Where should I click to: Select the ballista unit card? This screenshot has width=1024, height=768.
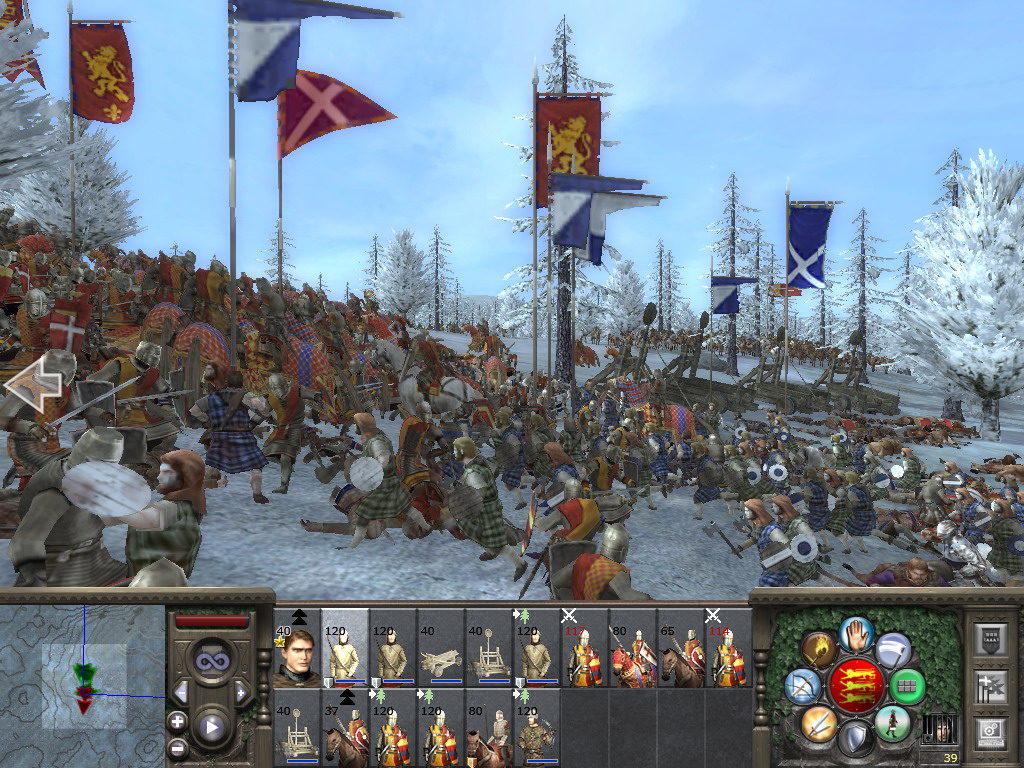click(441, 650)
